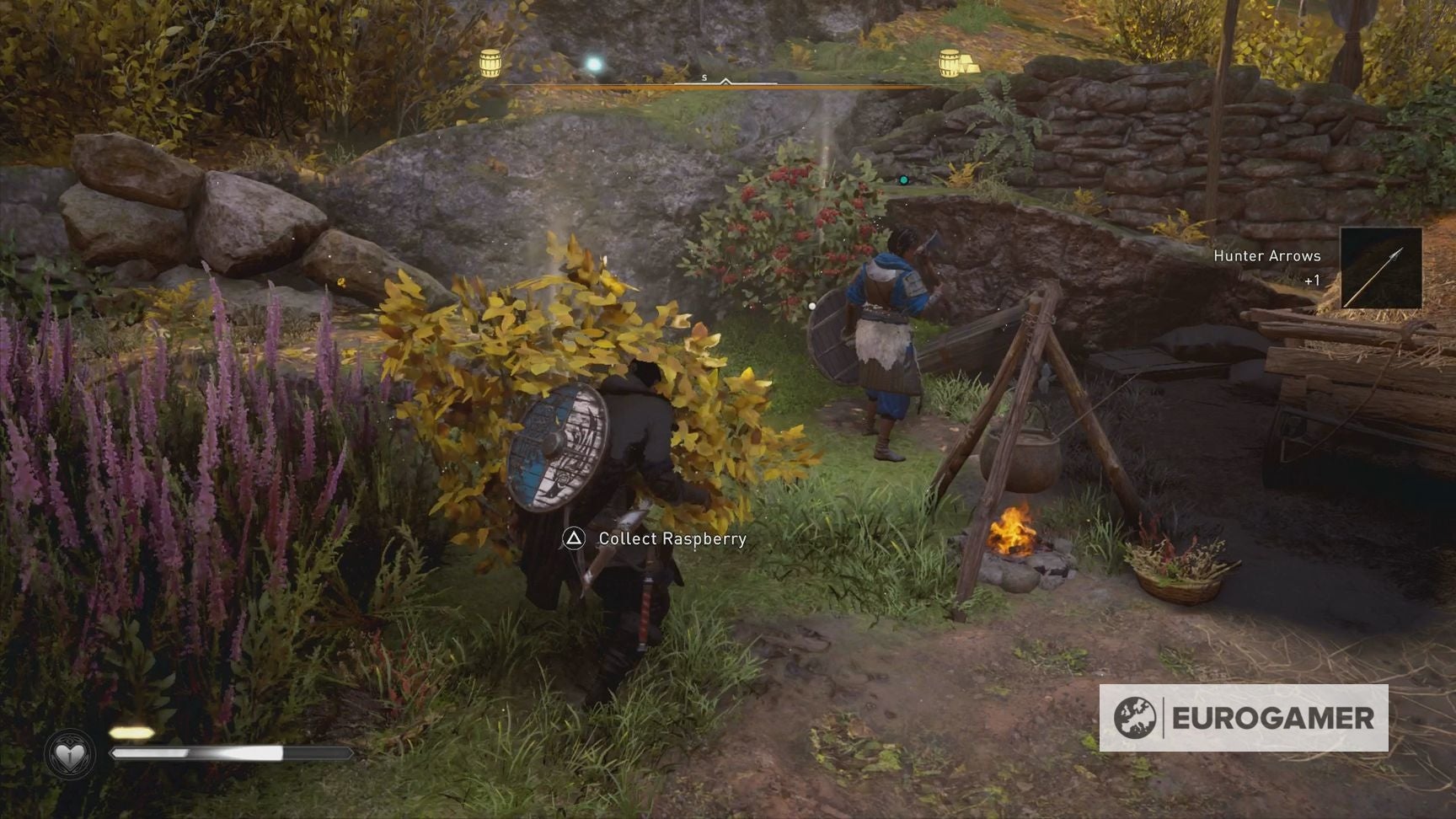Click the Eurogamer globe logo icon

tap(1133, 720)
